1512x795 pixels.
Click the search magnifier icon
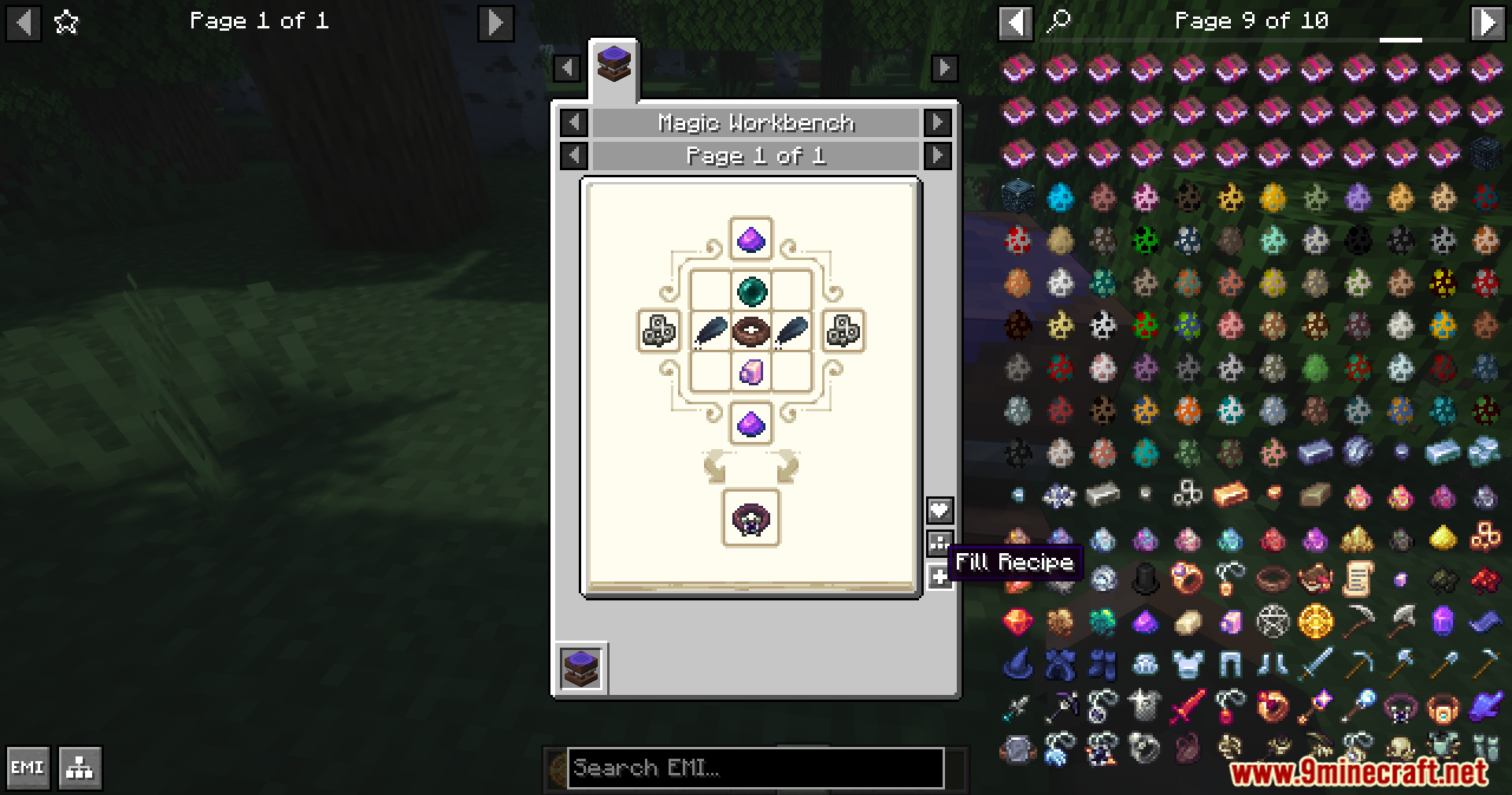(x=1058, y=20)
